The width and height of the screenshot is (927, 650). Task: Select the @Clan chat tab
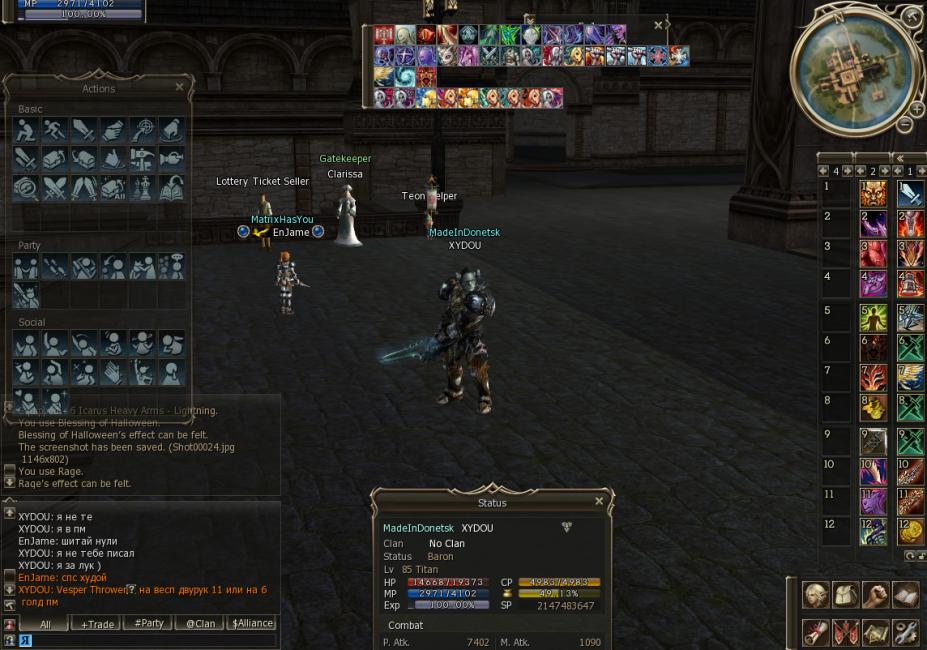[x=200, y=623]
